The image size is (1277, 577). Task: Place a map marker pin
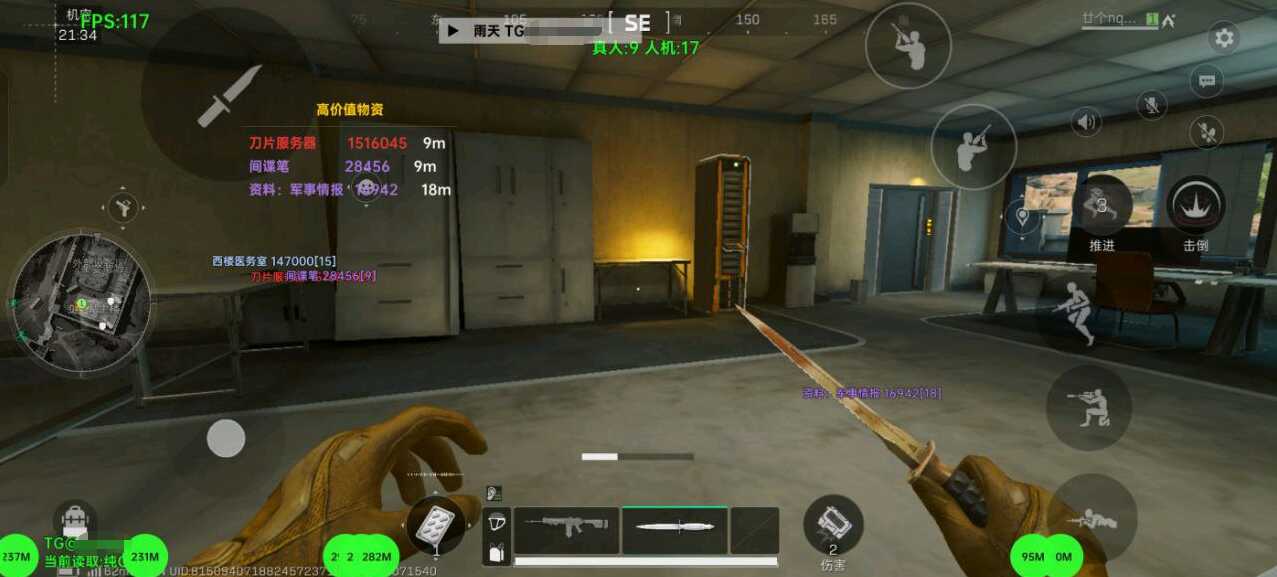click(1022, 216)
